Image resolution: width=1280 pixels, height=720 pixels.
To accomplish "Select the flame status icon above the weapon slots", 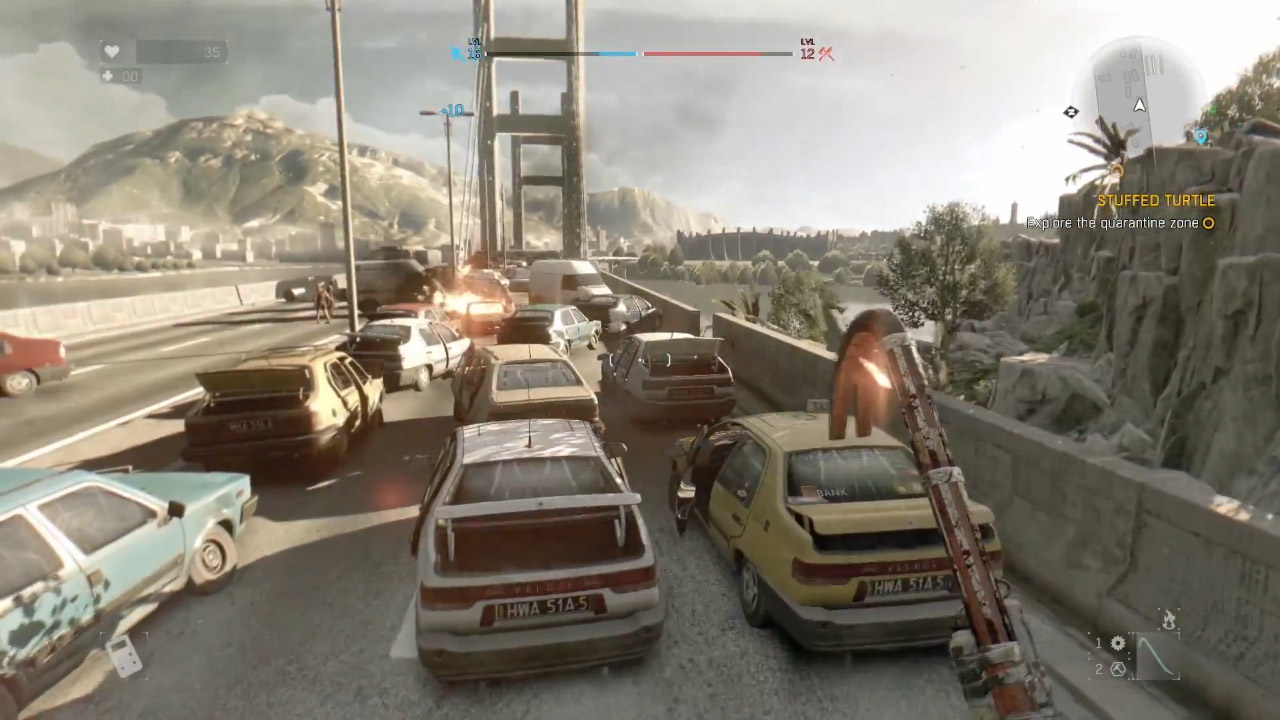I will pos(1168,618).
